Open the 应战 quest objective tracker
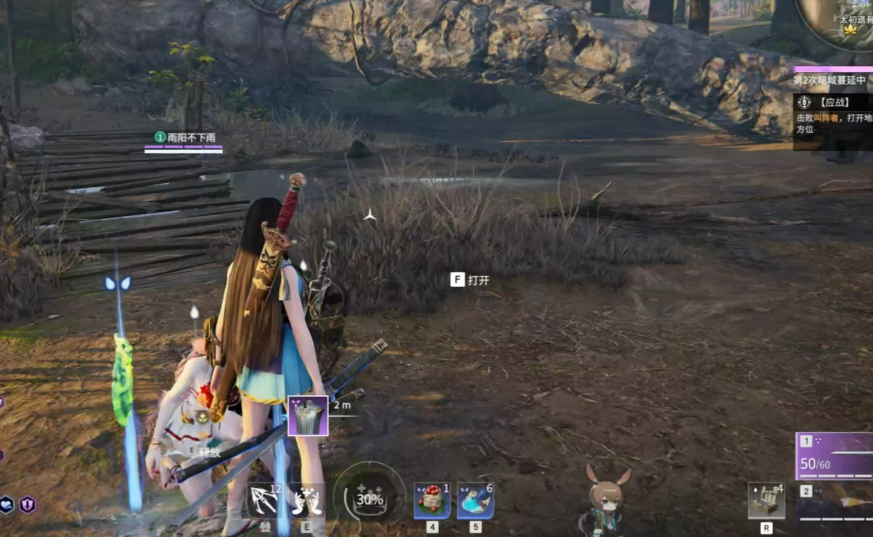The height and width of the screenshot is (537, 873). (832, 109)
